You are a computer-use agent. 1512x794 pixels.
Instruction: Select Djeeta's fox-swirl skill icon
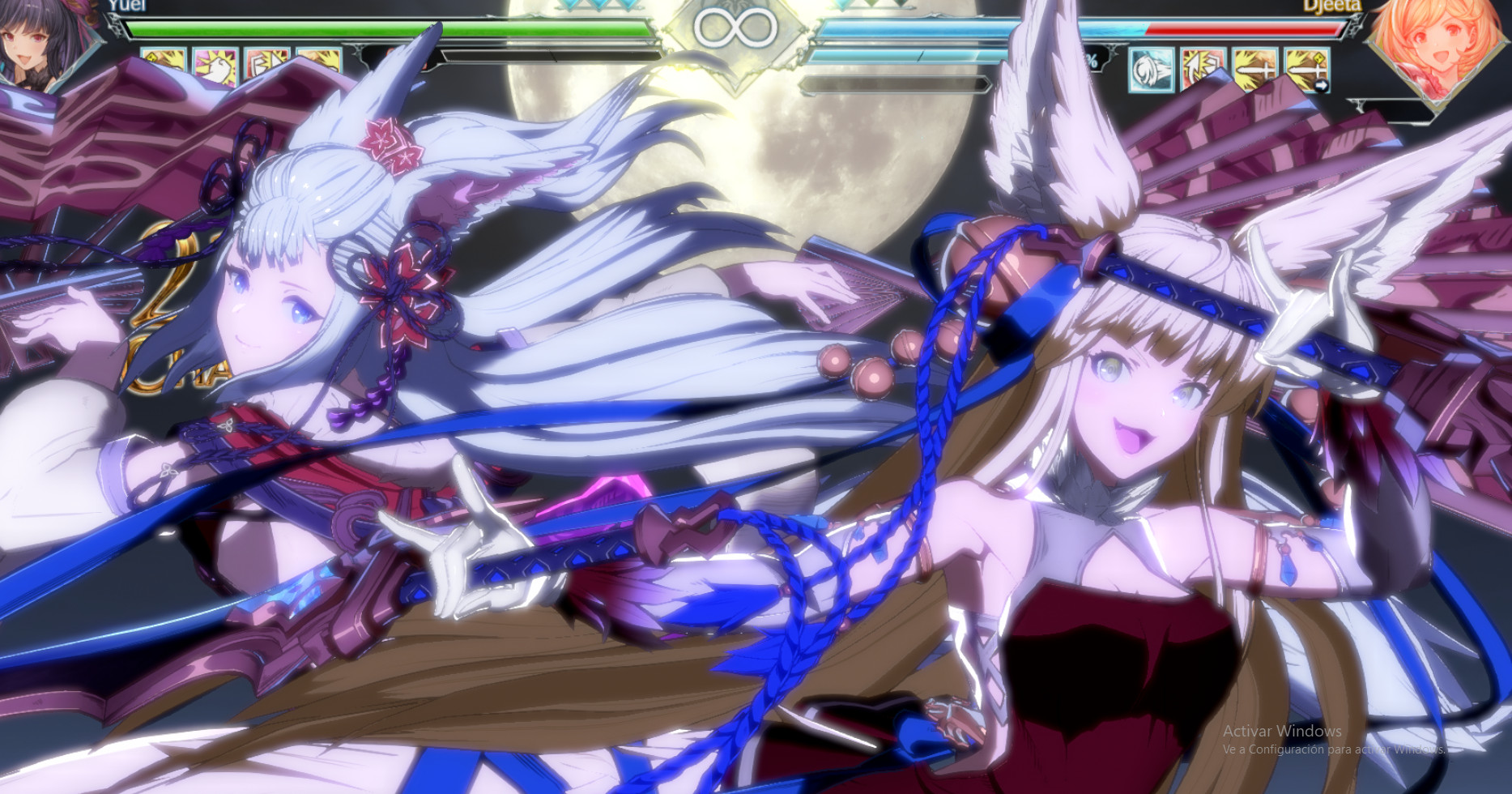tap(1150, 71)
